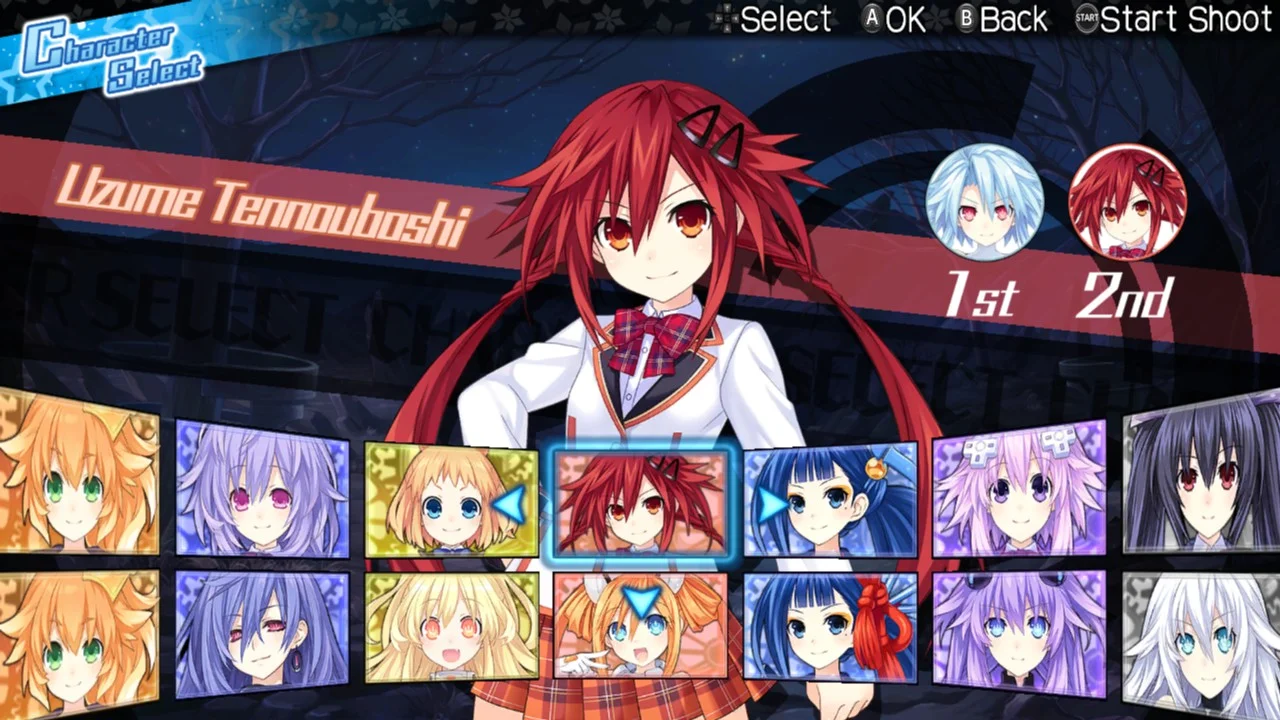The width and height of the screenshot is (1280, 720).
Task: Click the Start Shoot button icon
Action: click(1086, 19)
